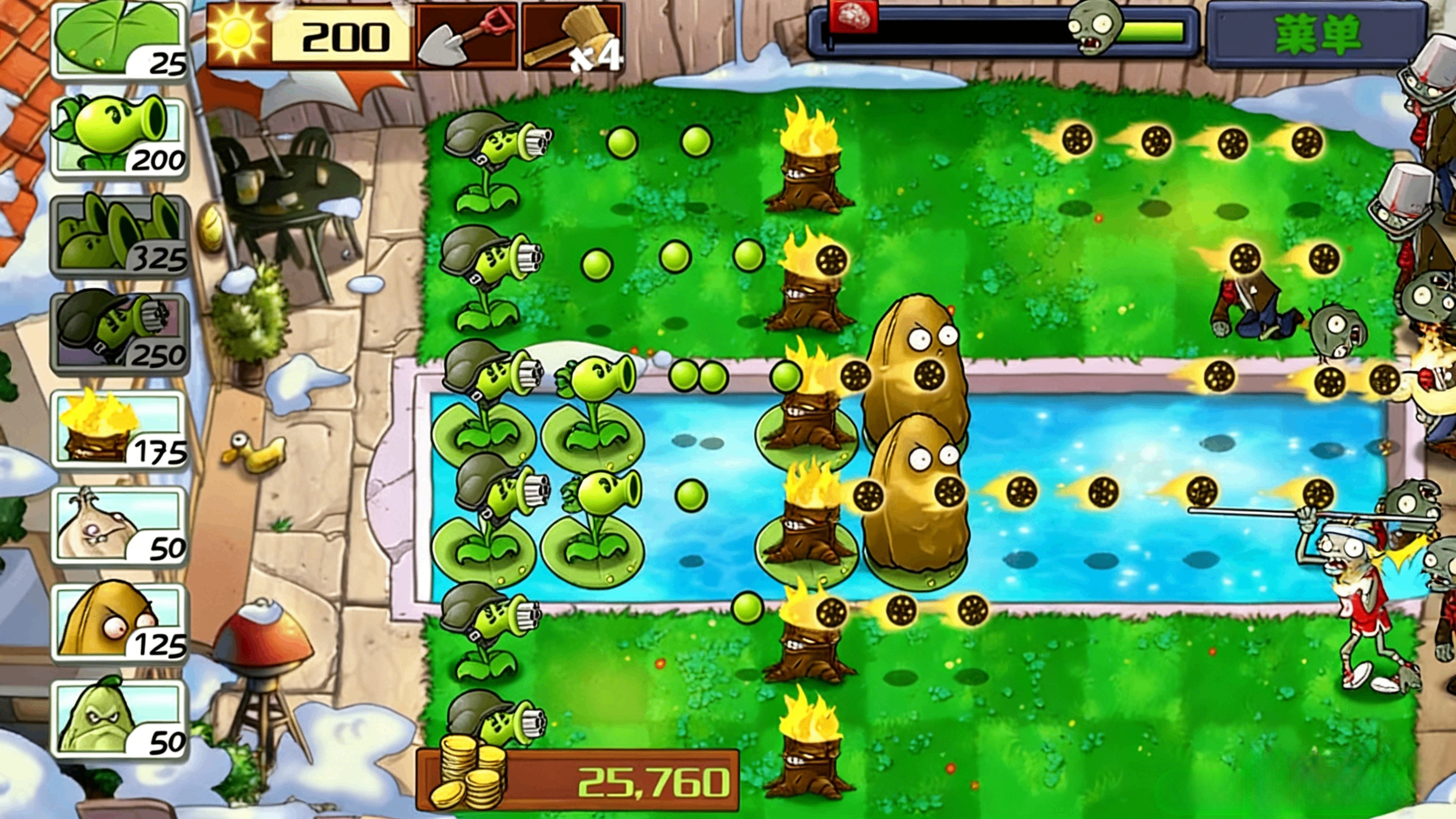Select the Garlic seed packet
Image resolution: width=1456 pixels, height=819 pixels.
(x=119, y=526)
